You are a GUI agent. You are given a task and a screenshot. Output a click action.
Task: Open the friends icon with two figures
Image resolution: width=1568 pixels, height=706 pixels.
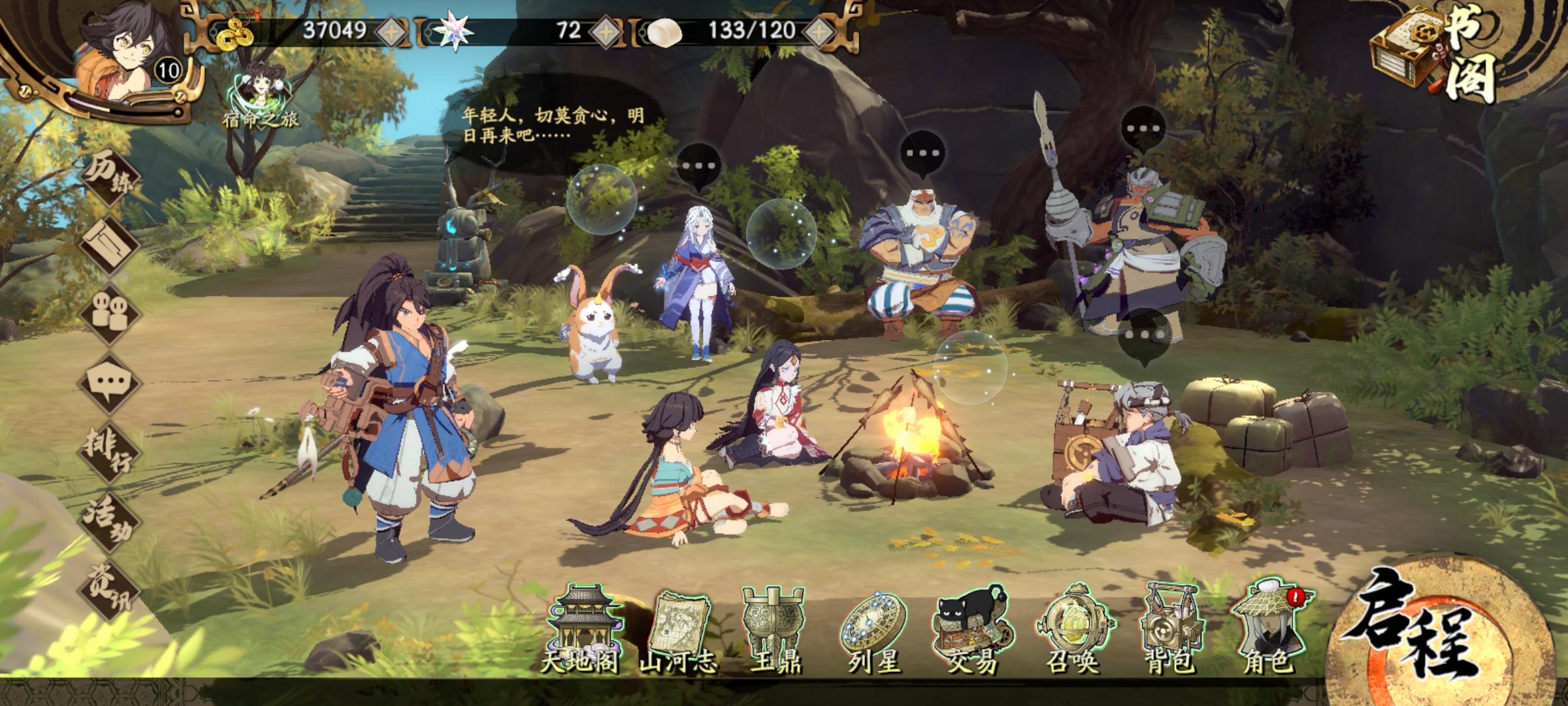[x=110, y=312]
